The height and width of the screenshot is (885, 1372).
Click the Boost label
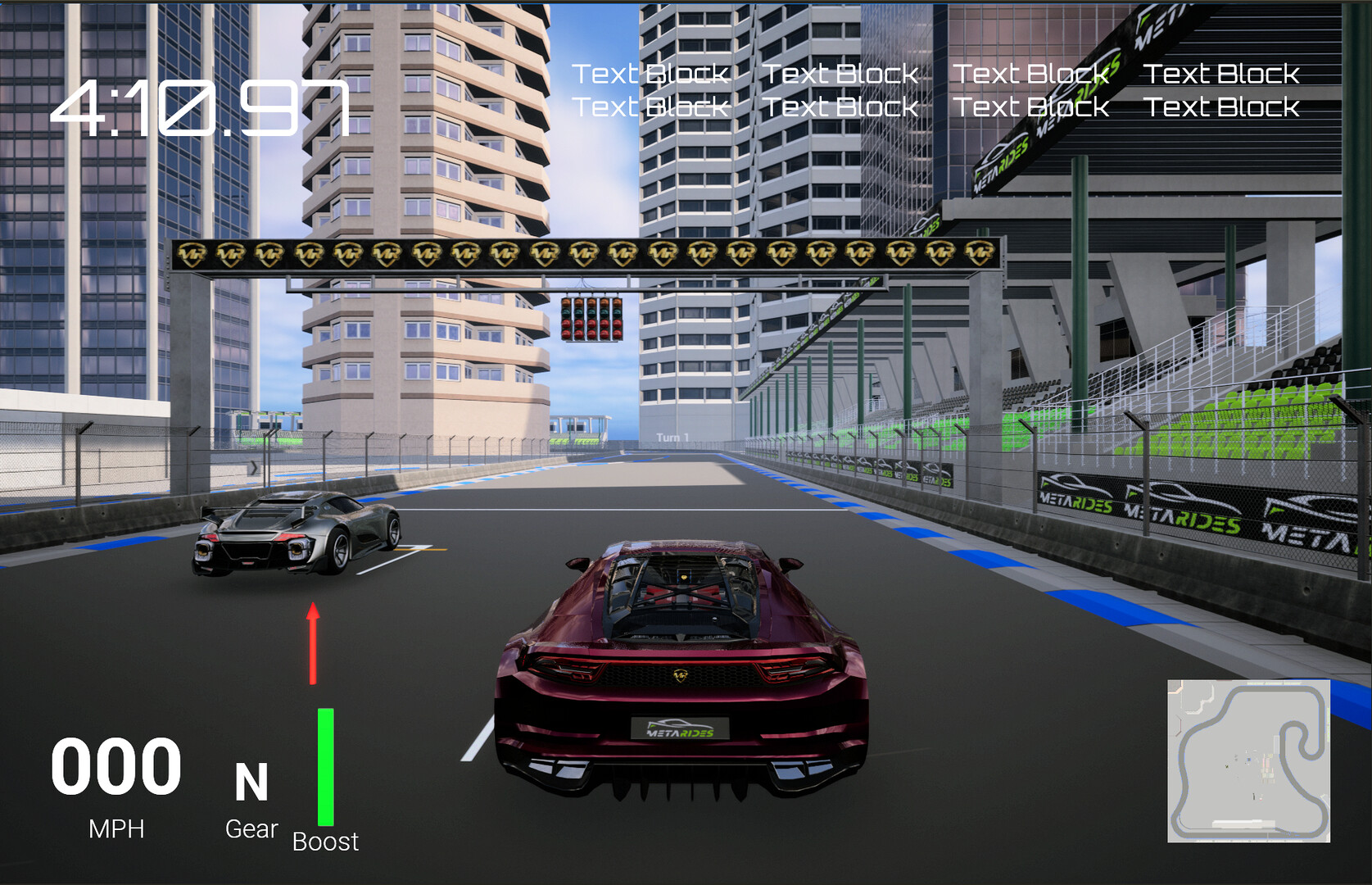(325, 842)
